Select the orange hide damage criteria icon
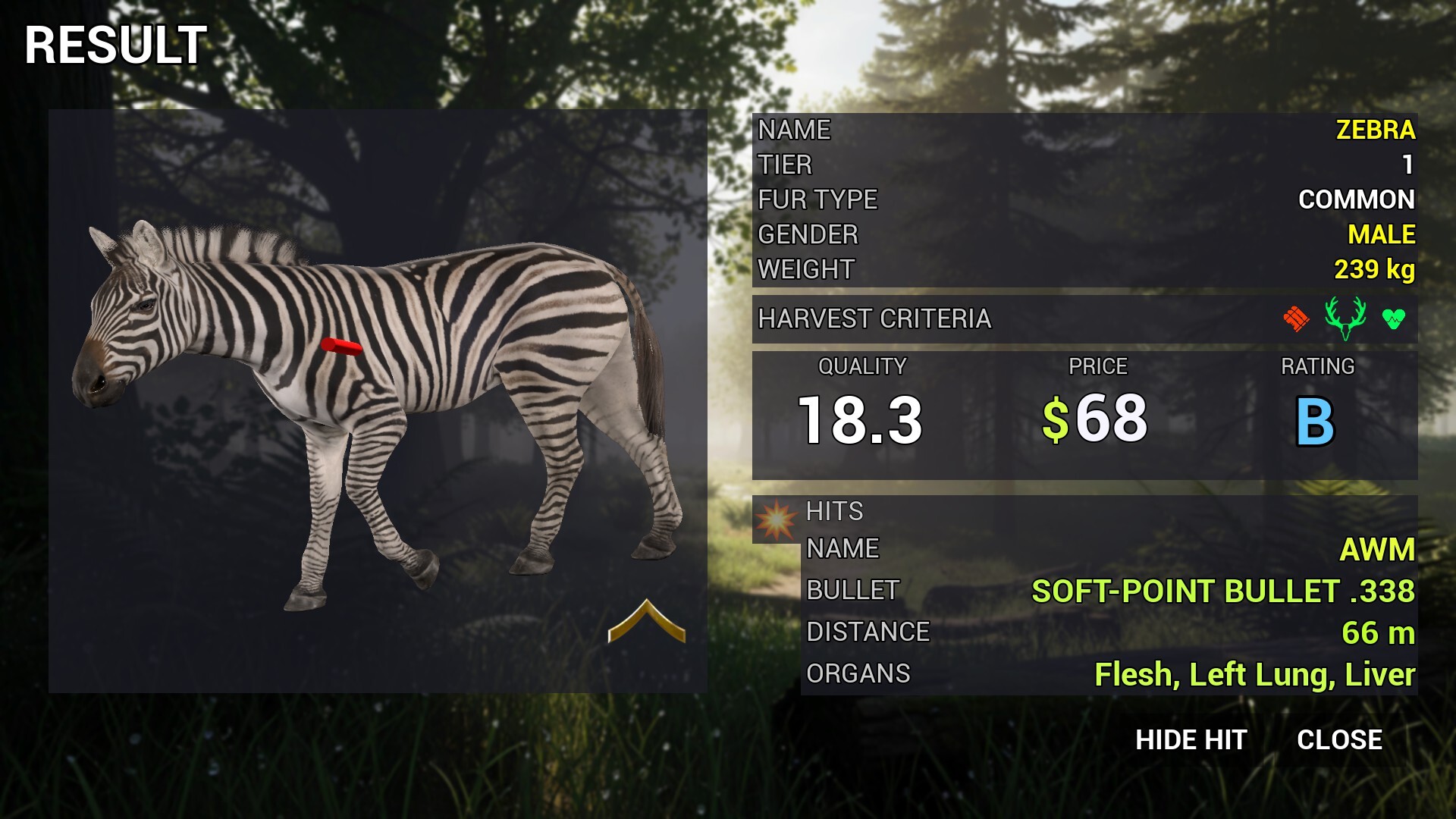The width and height of the screenshot is (1456, 819). [1296, 318]
